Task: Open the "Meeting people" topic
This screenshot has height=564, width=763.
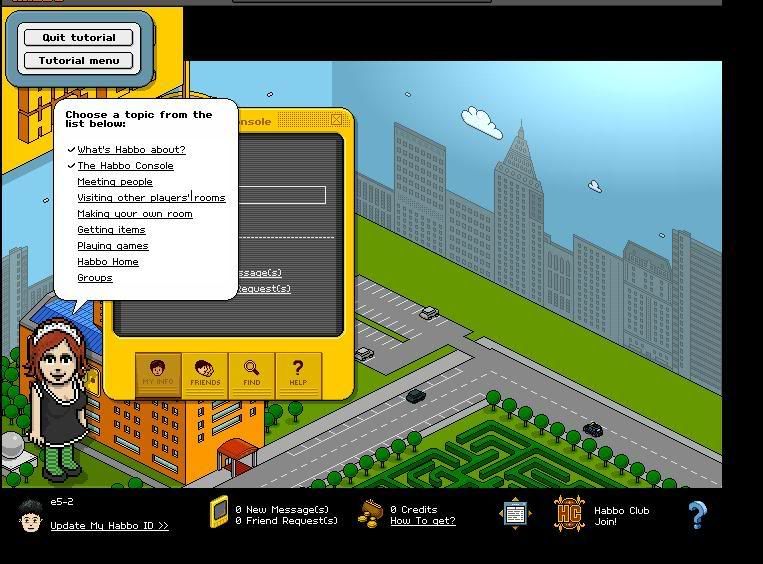Action: pyautogui.click(x=115, y=182)
